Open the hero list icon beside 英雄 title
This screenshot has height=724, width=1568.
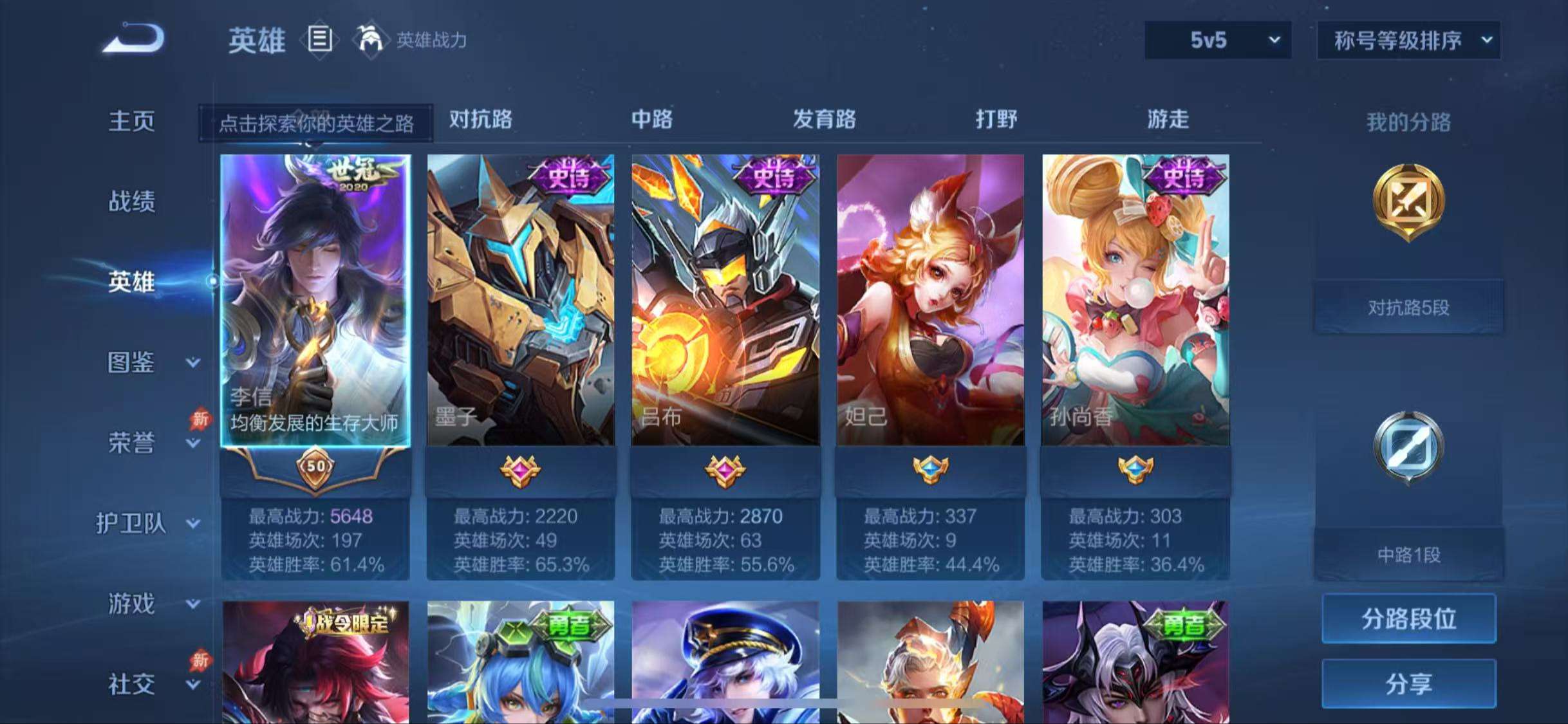[x=320, y=40]
